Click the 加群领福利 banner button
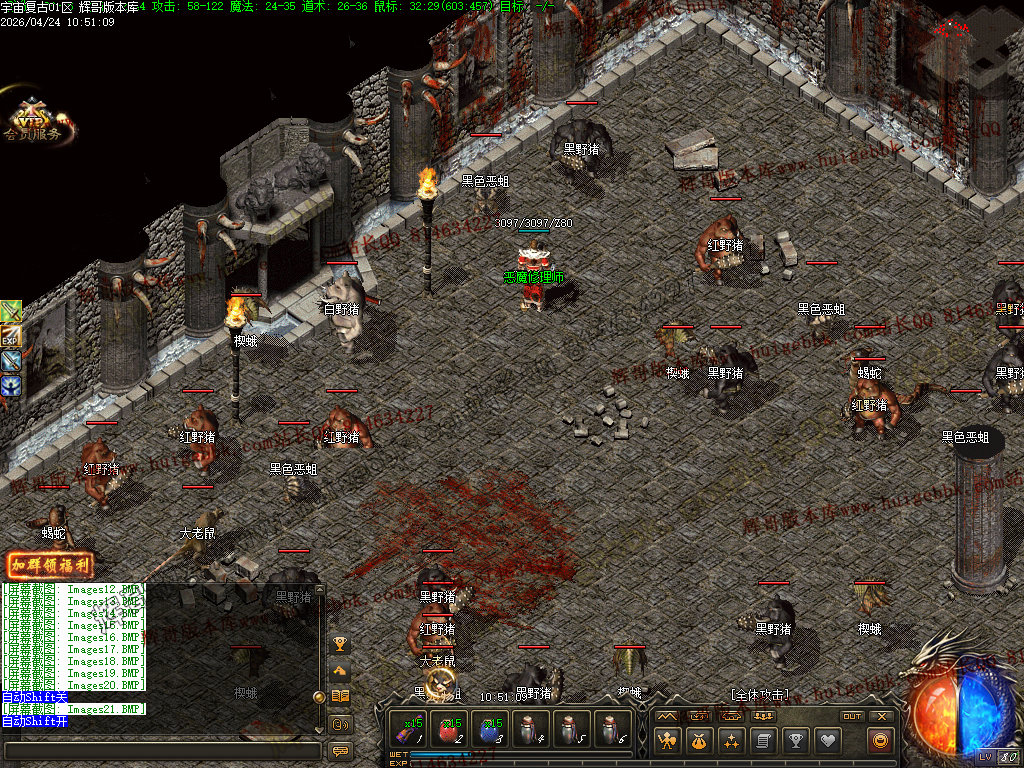This screenshot has width=1024, height=768. click(x=49, y=565)
